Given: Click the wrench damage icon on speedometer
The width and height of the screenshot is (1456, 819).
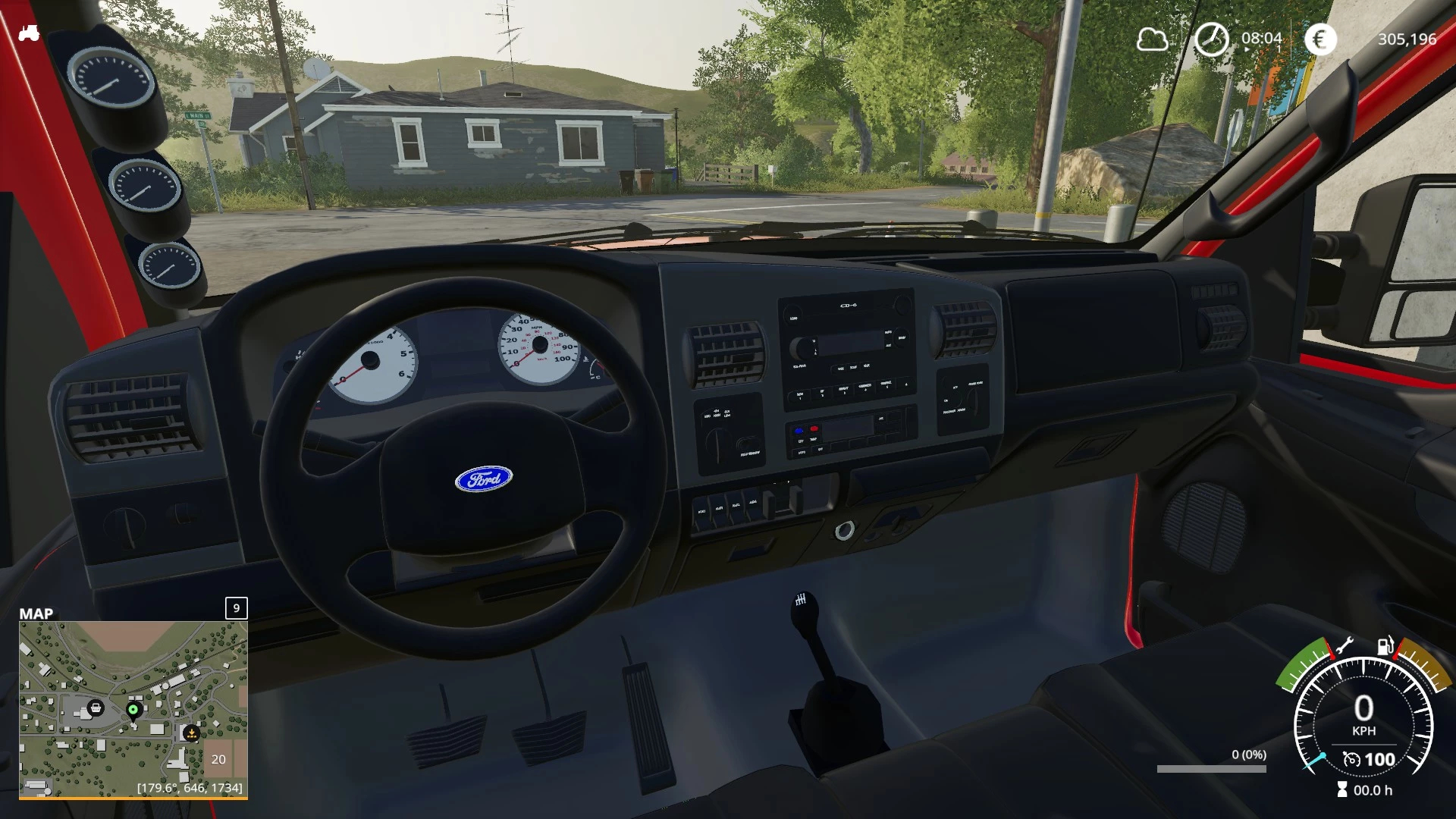Looking at the screenshot, I should 1344,647.
